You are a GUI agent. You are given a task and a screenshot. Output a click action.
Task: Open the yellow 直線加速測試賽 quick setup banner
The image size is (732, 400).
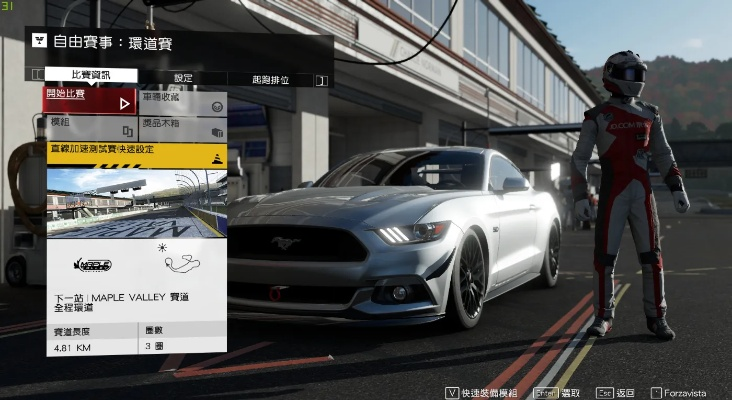point(135,152)
